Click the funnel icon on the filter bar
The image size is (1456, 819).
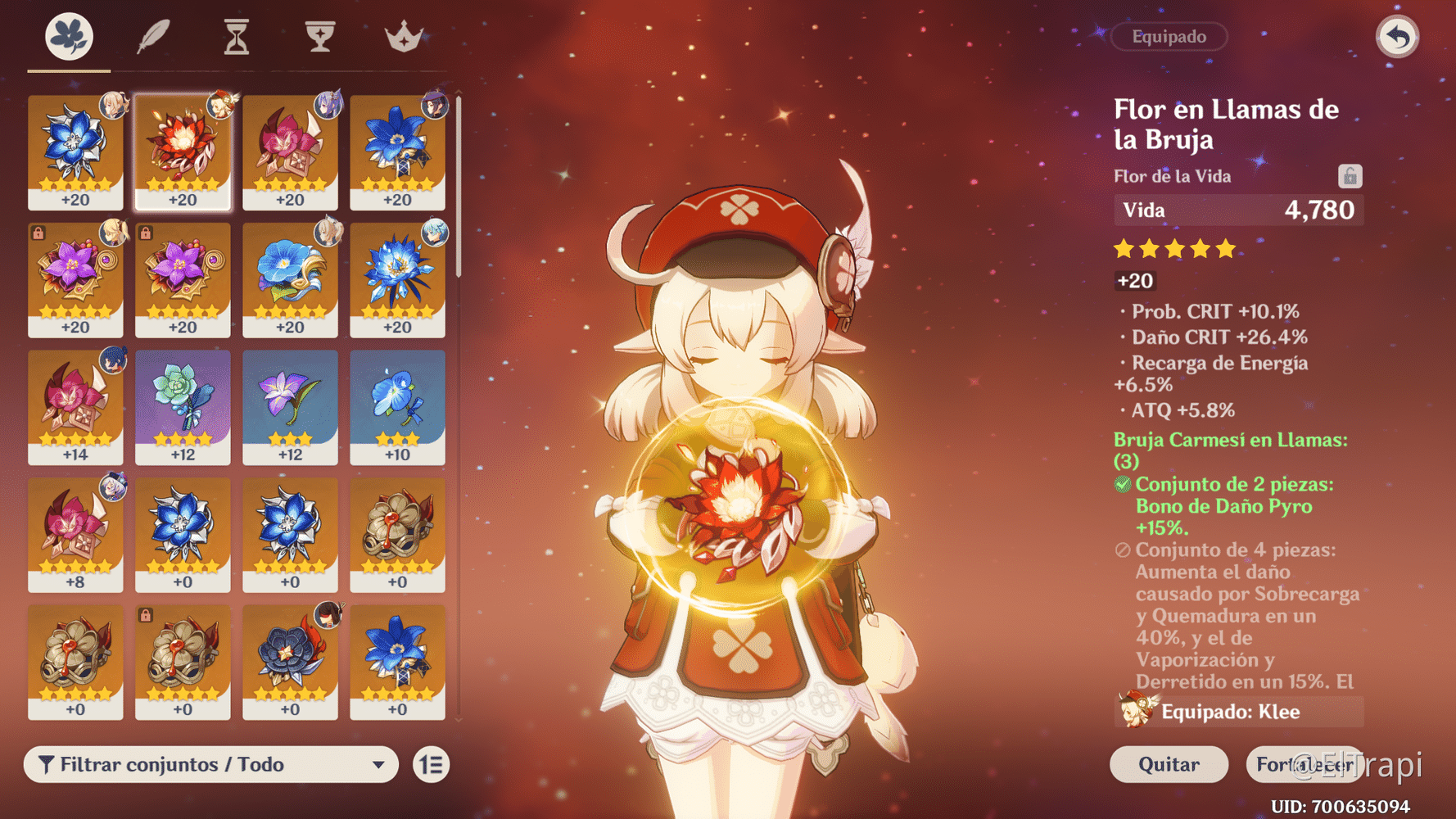(x=47, y=764)
